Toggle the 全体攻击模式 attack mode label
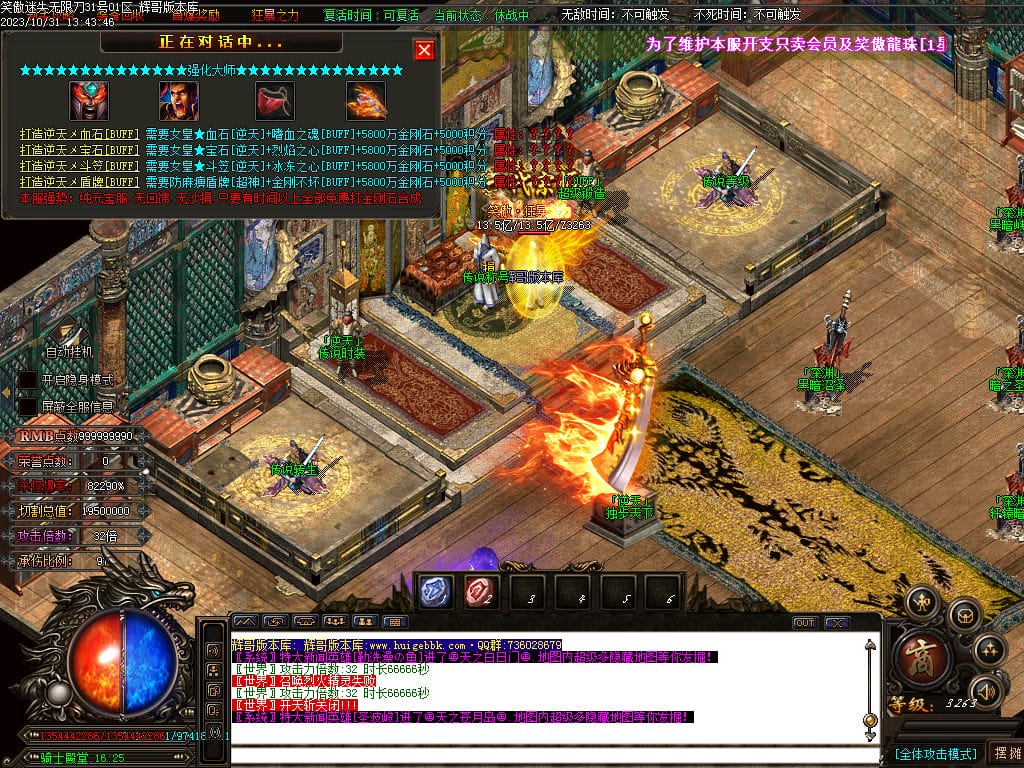Viewport: 1024px width, 768px height. 935,753
